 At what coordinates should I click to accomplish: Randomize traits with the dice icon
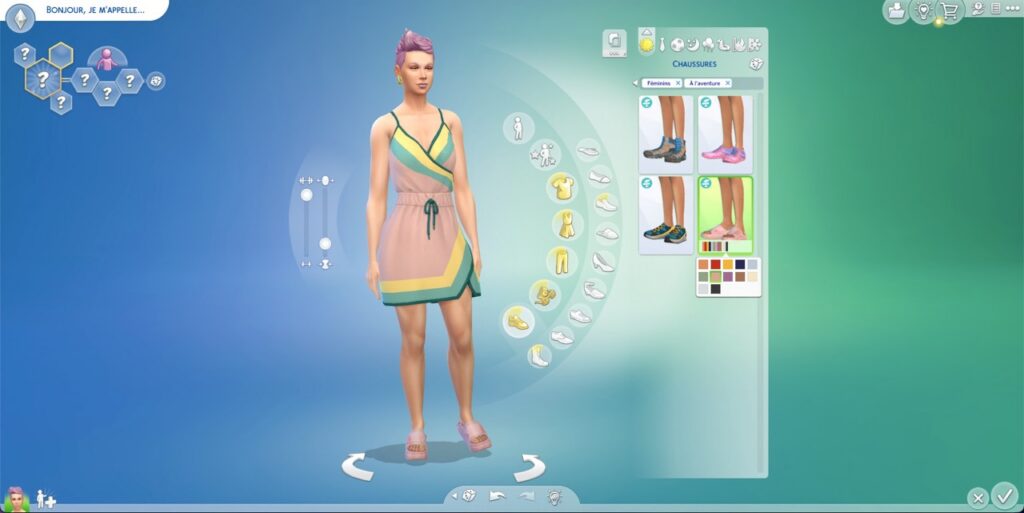(x=156, y=80)
